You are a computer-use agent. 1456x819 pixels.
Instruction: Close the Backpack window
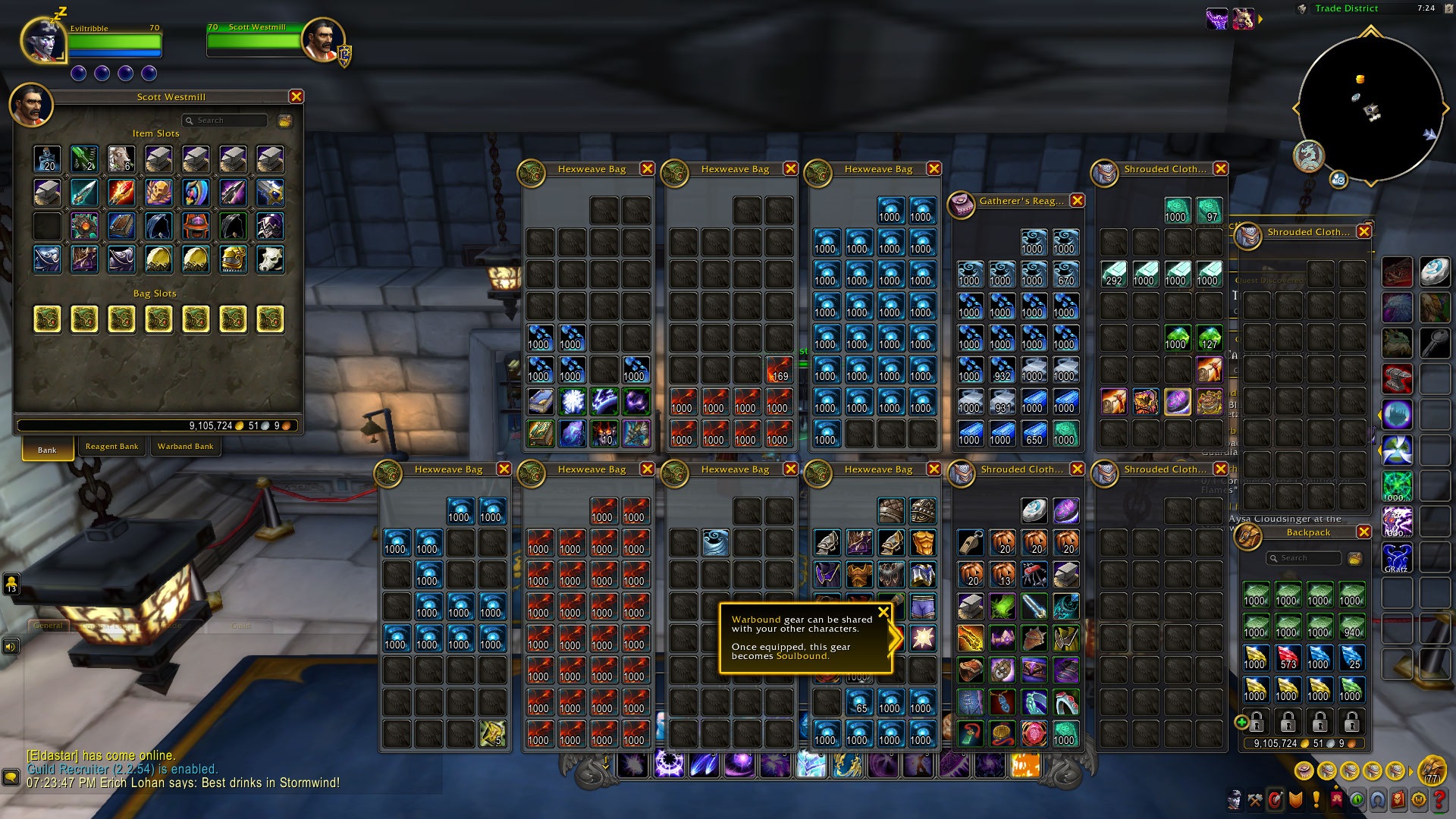click(1363, 532)
